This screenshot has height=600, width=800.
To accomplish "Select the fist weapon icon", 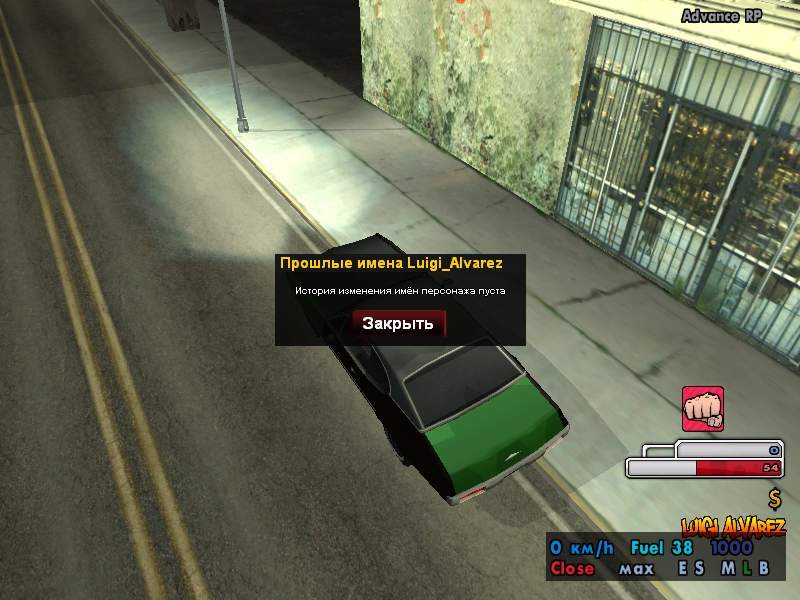I will pos(703,409).
